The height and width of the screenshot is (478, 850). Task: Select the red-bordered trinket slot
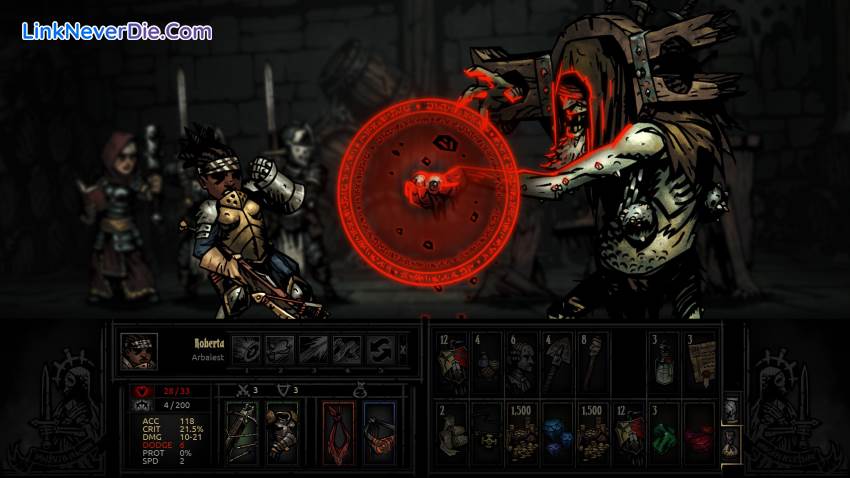339,433
